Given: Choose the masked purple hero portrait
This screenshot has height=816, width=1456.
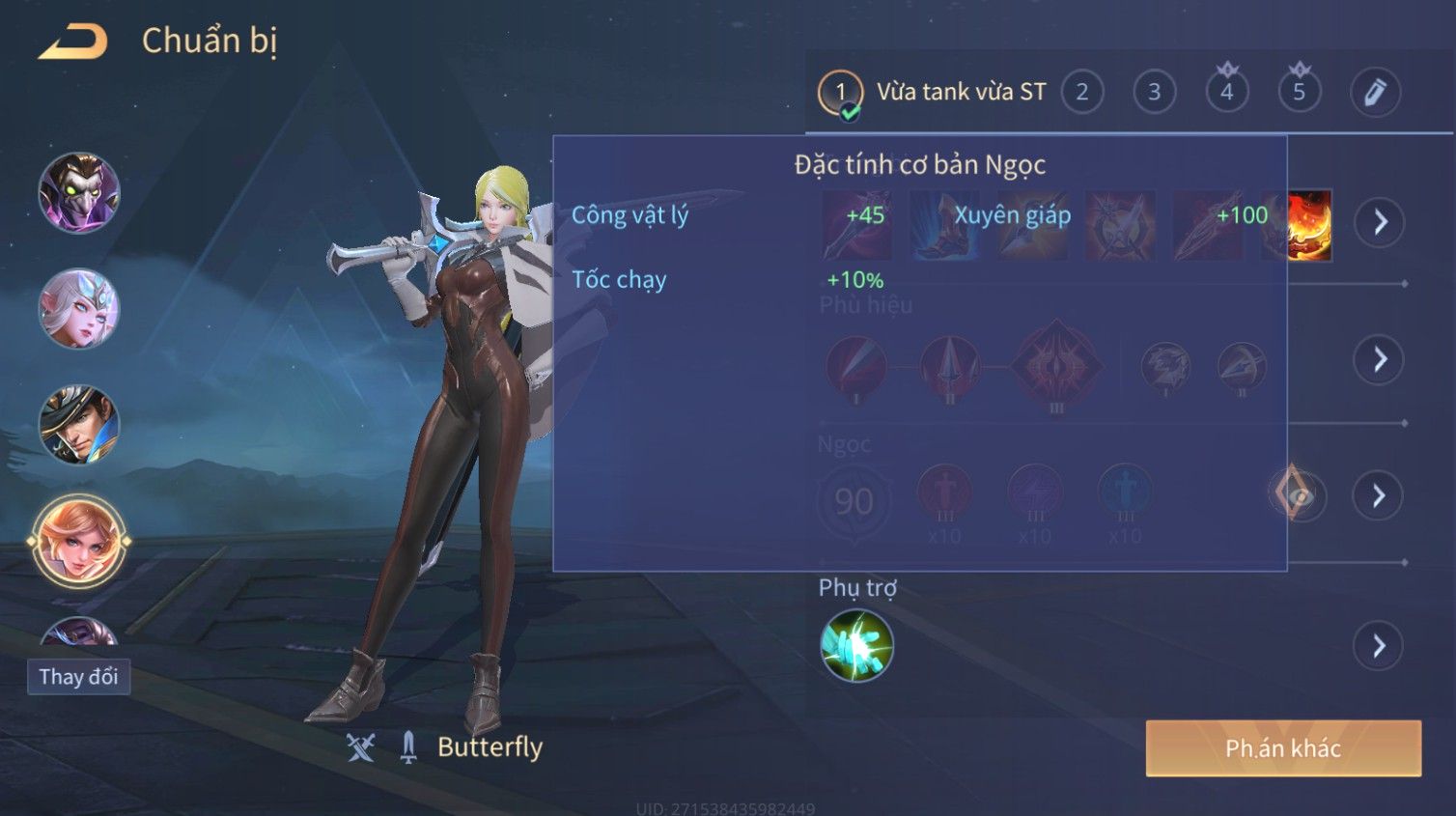Looking at the screenshot, I should click(78, 193).
